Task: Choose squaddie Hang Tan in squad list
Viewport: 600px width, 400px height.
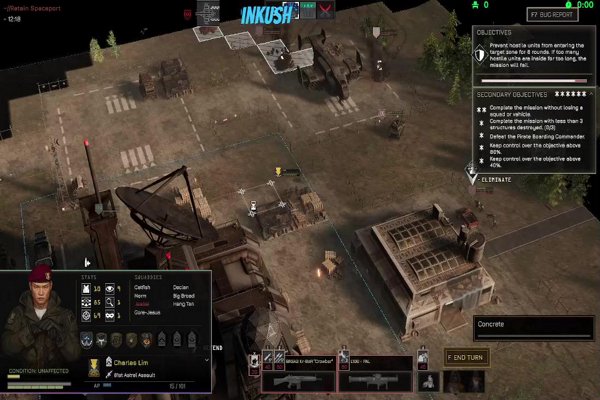Action: 181,306
